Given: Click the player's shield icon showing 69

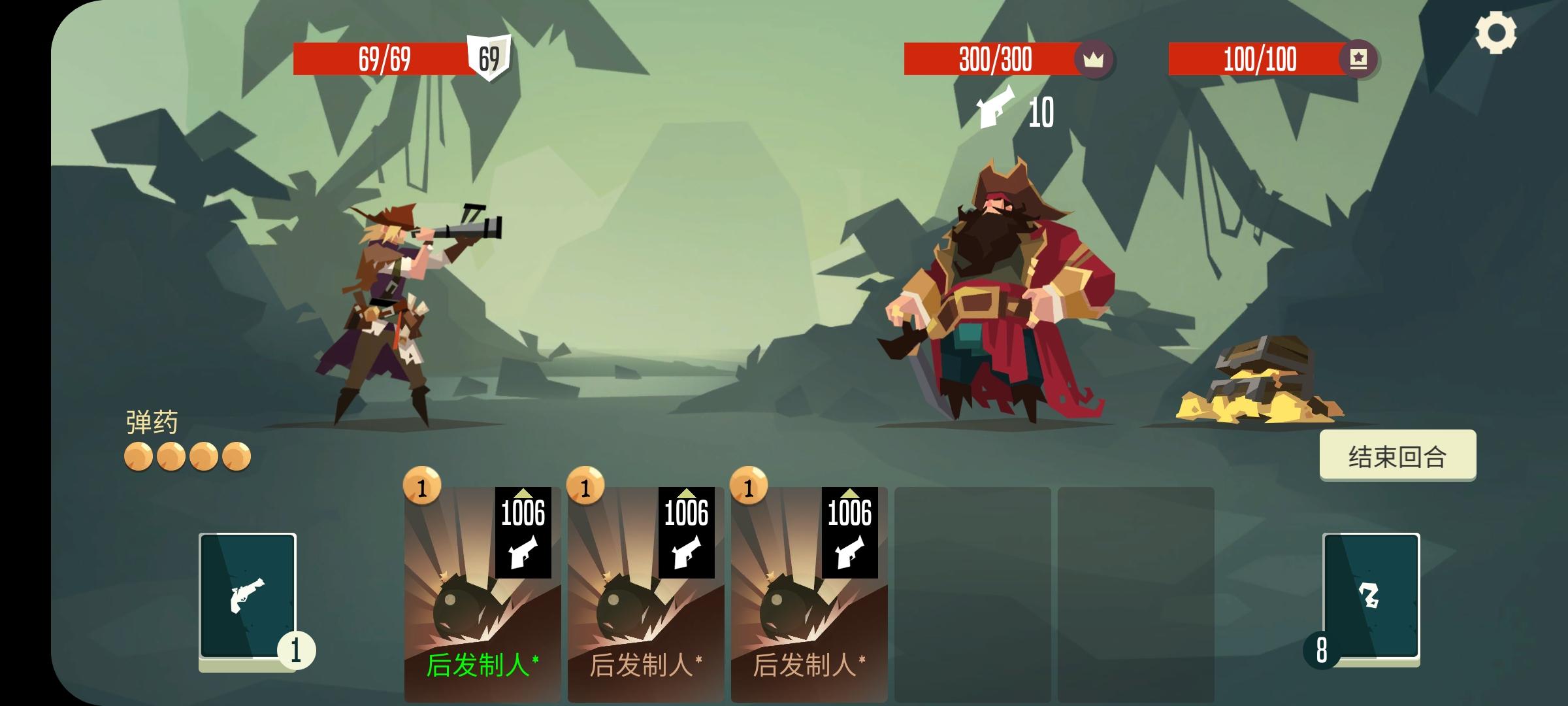Looking at the screenshot, I should [x=489, y=59].
